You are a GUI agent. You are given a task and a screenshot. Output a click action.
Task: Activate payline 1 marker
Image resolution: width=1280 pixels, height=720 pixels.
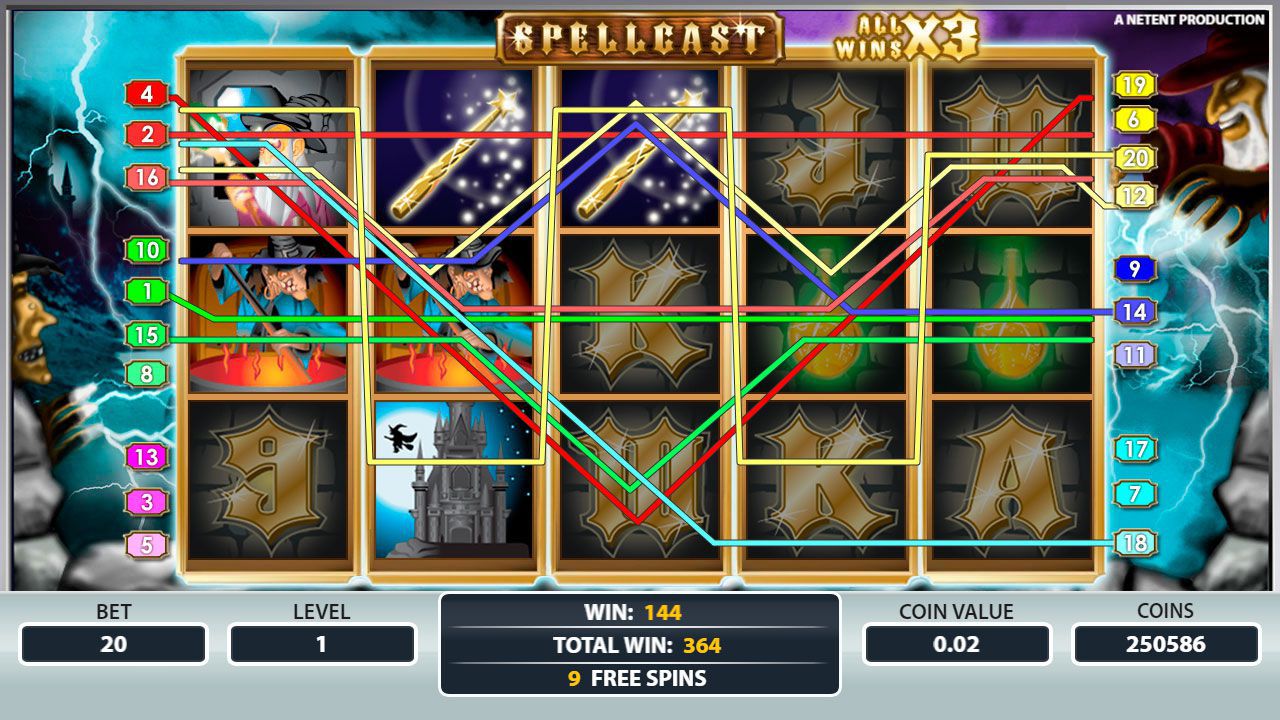click(x=147, y=292)
